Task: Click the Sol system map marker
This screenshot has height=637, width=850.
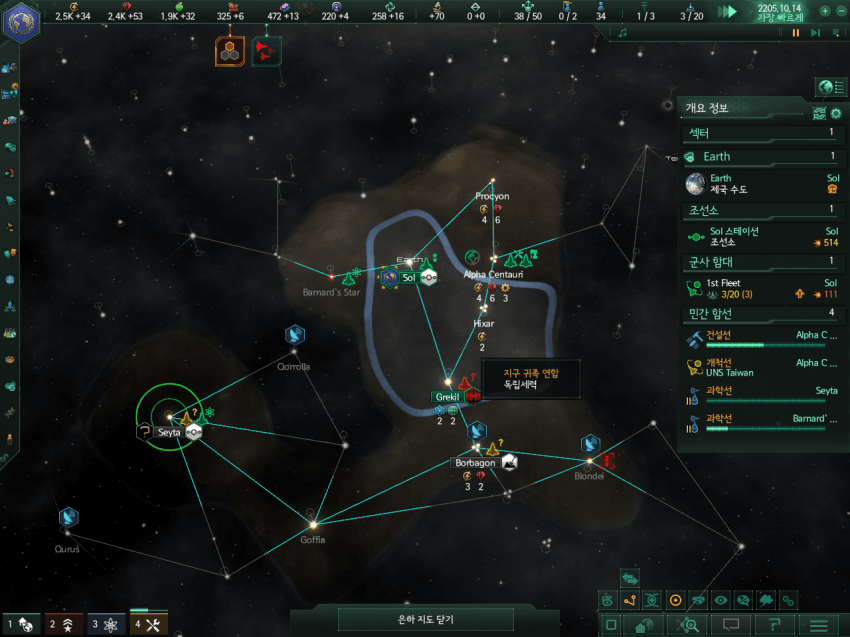Action: [x=408, y=277]
